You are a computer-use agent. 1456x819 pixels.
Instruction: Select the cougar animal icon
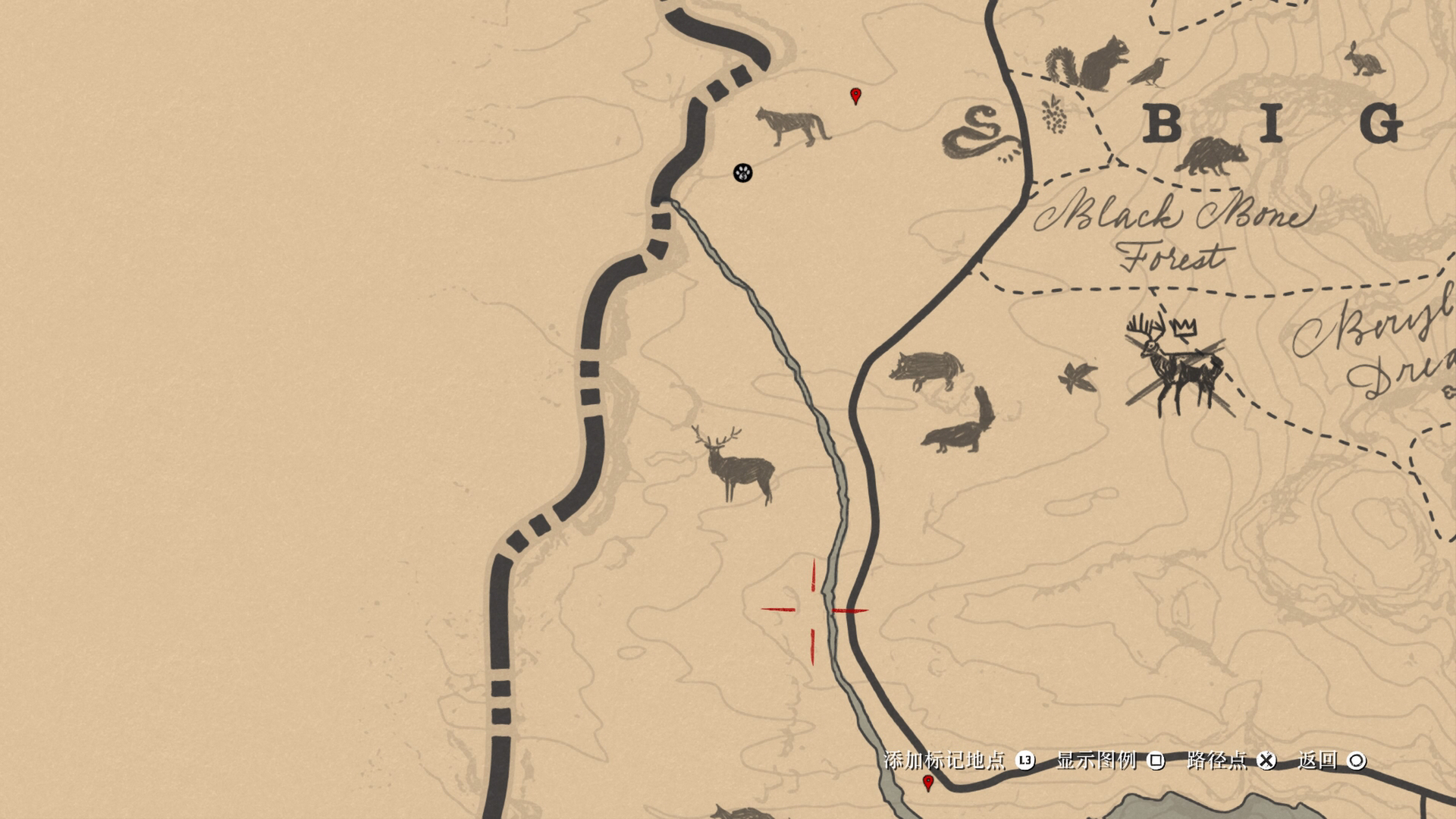click(x=792, y=126)
